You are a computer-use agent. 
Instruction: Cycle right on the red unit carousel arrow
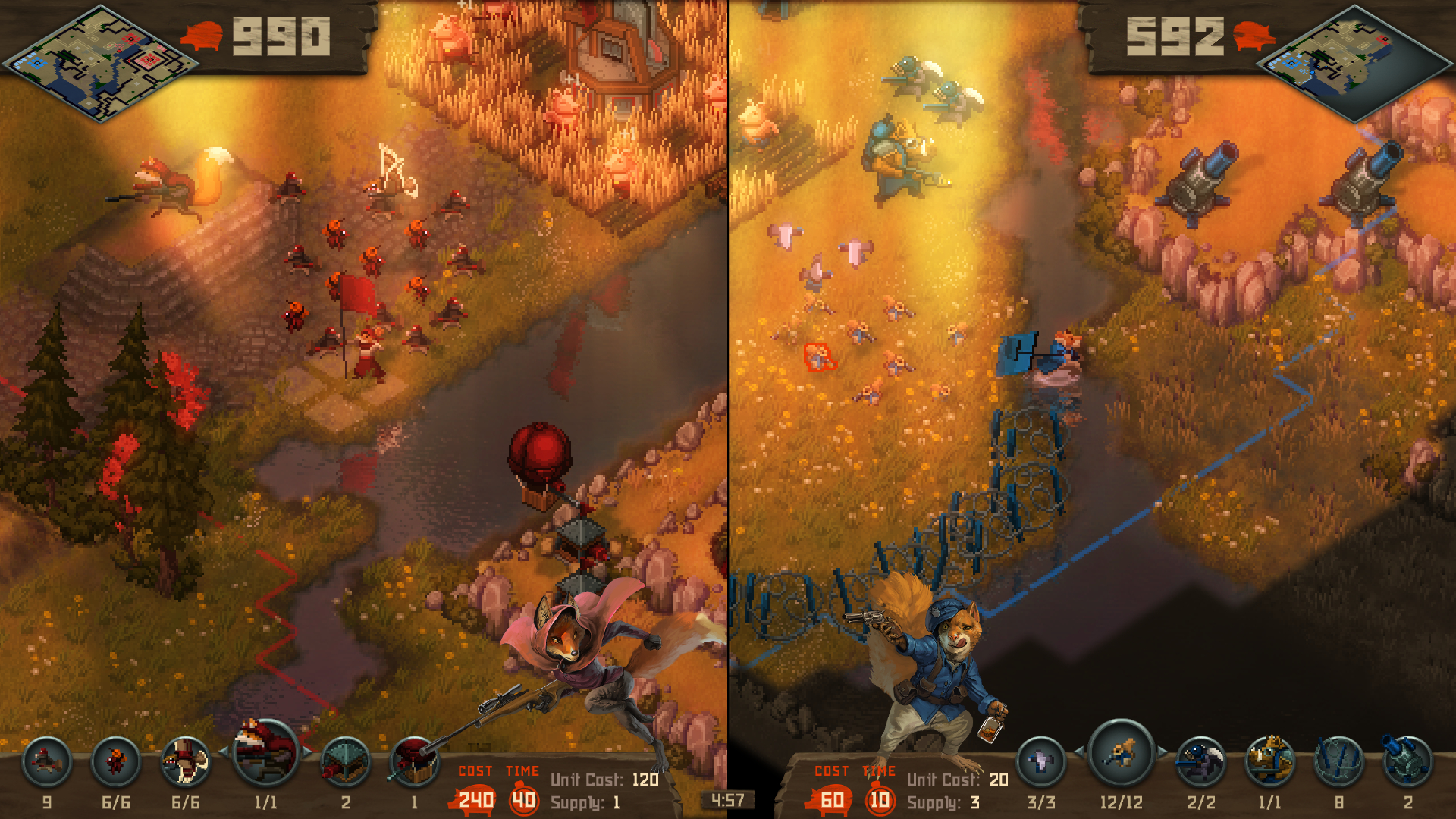tap(306, 751)
